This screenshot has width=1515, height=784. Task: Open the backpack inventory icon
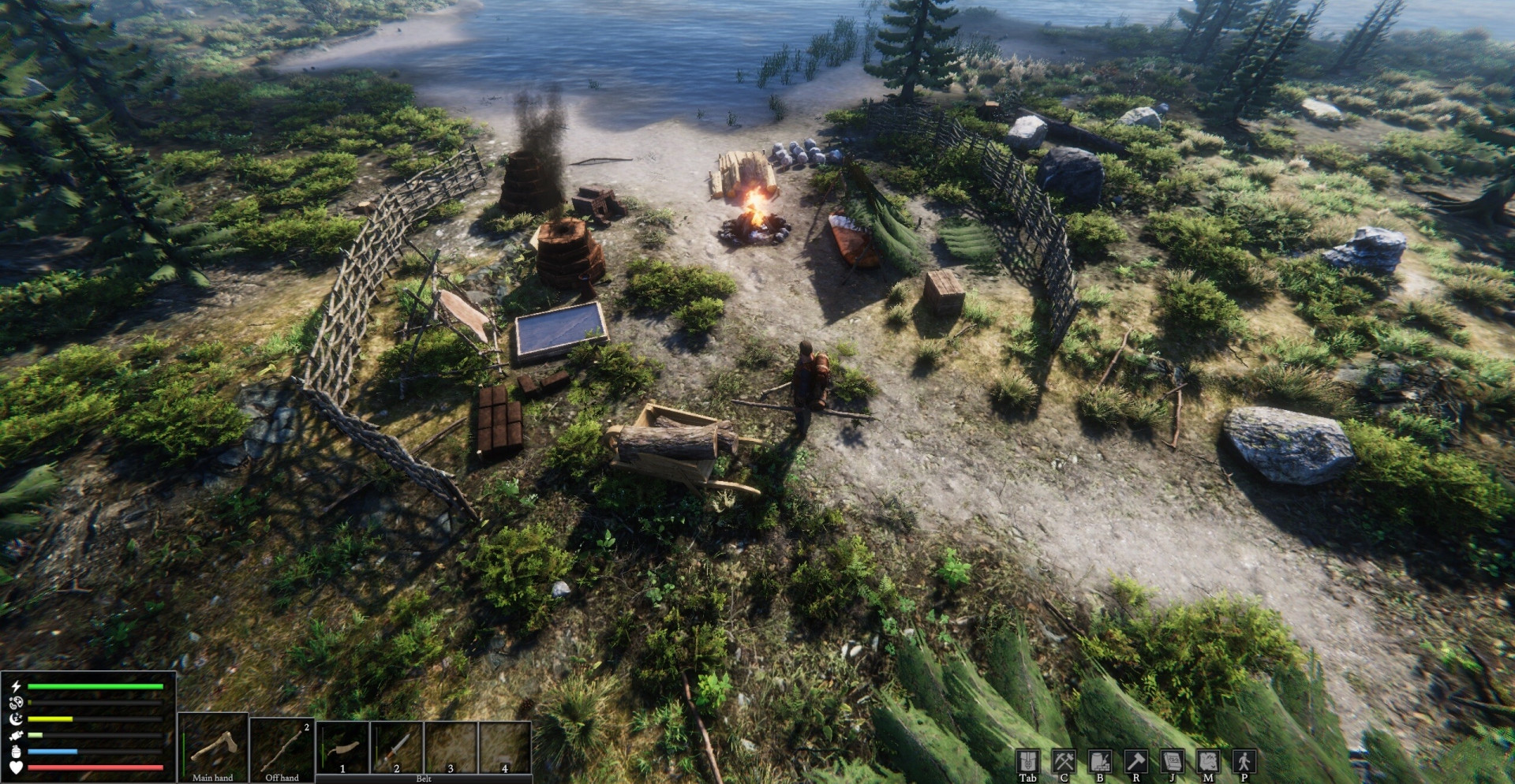coord(1027,761)
